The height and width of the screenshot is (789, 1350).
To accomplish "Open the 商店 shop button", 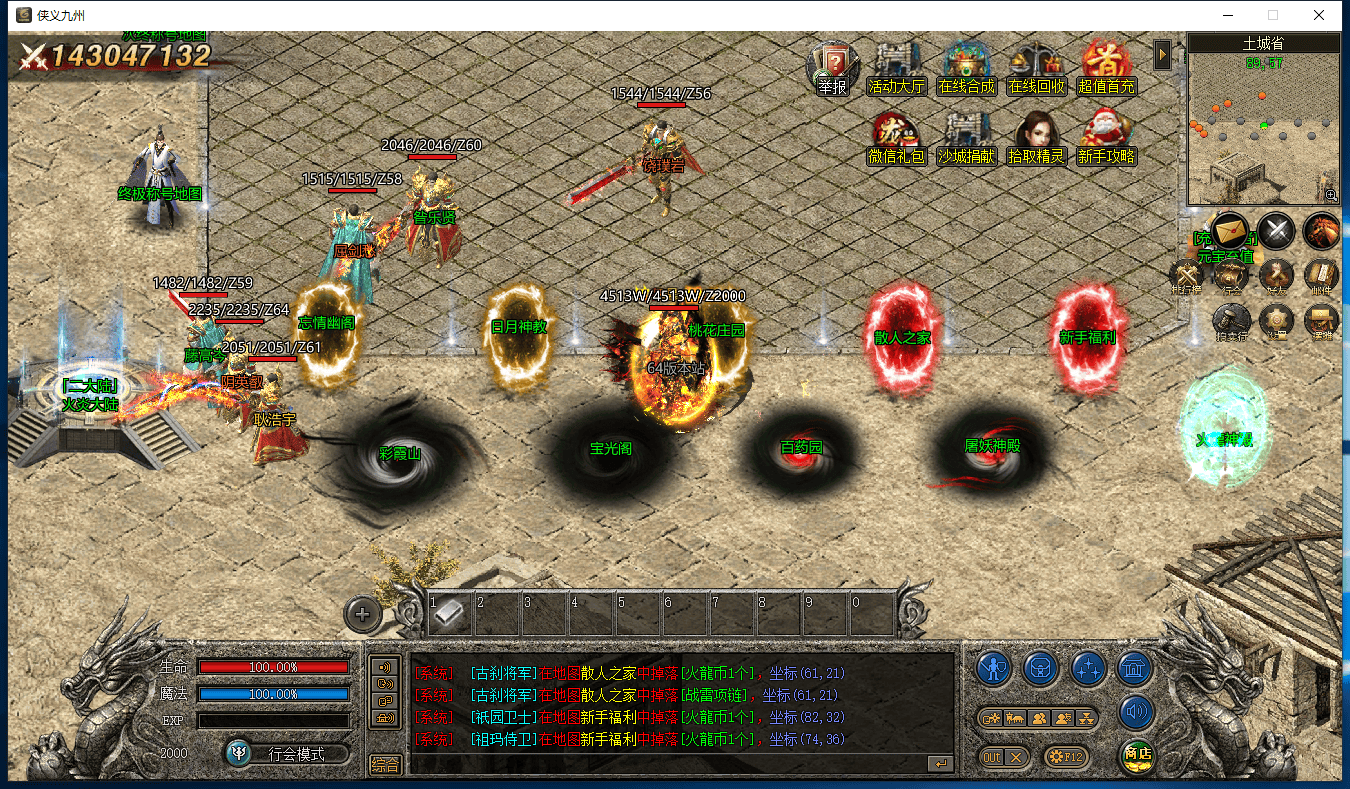I will [1136, 755].
